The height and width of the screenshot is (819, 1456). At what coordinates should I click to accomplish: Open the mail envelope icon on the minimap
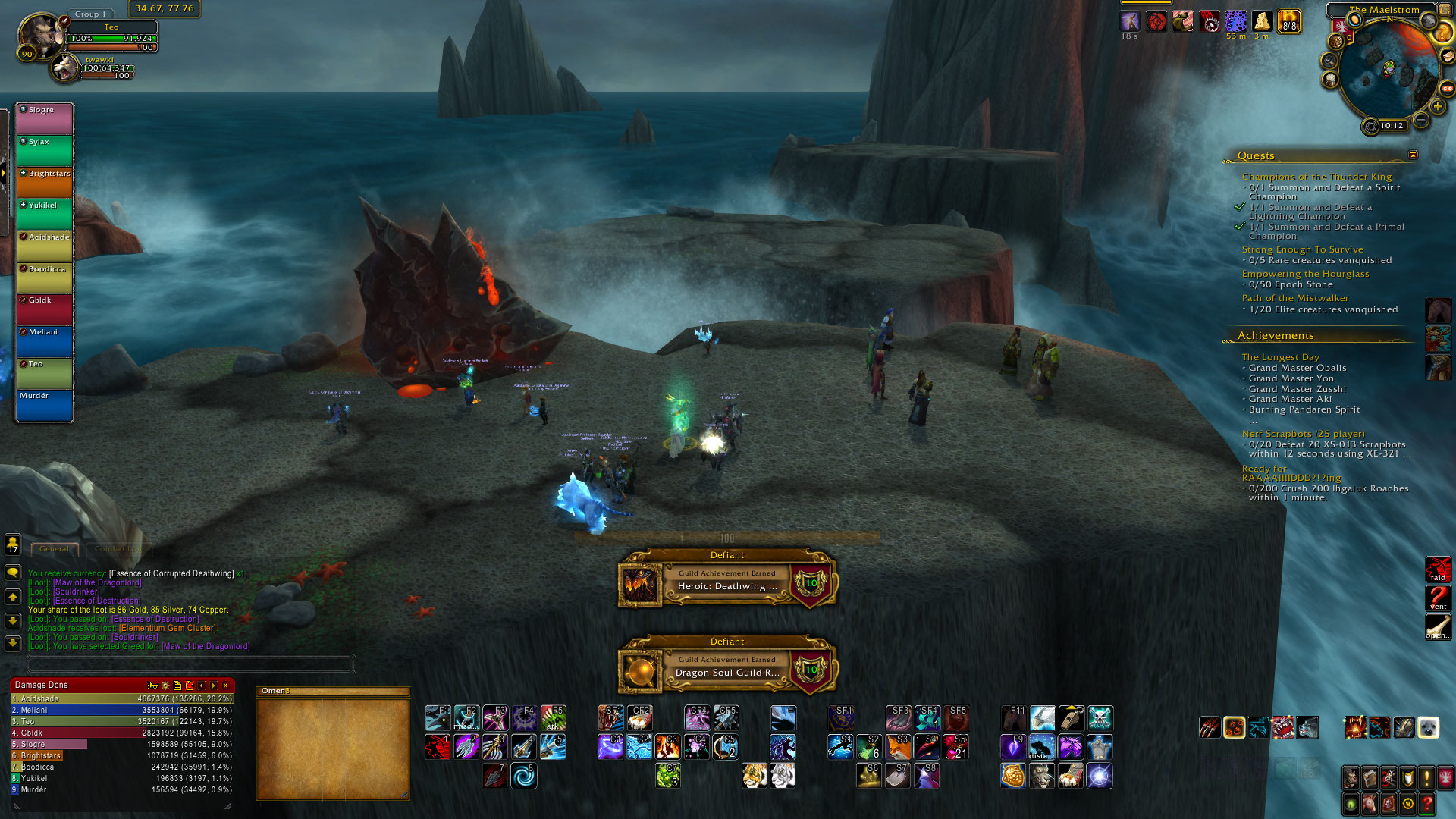coord(1448,56)
